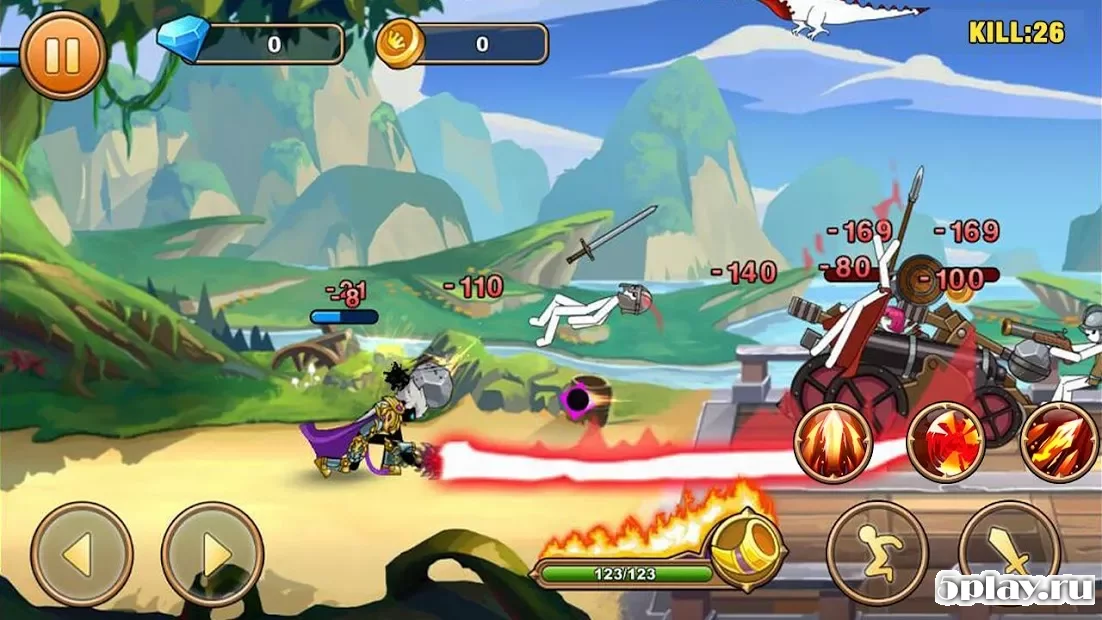Activate the rising flame spikes skill
Viewport: 1102px width, 620px height.
click(833, 443)
